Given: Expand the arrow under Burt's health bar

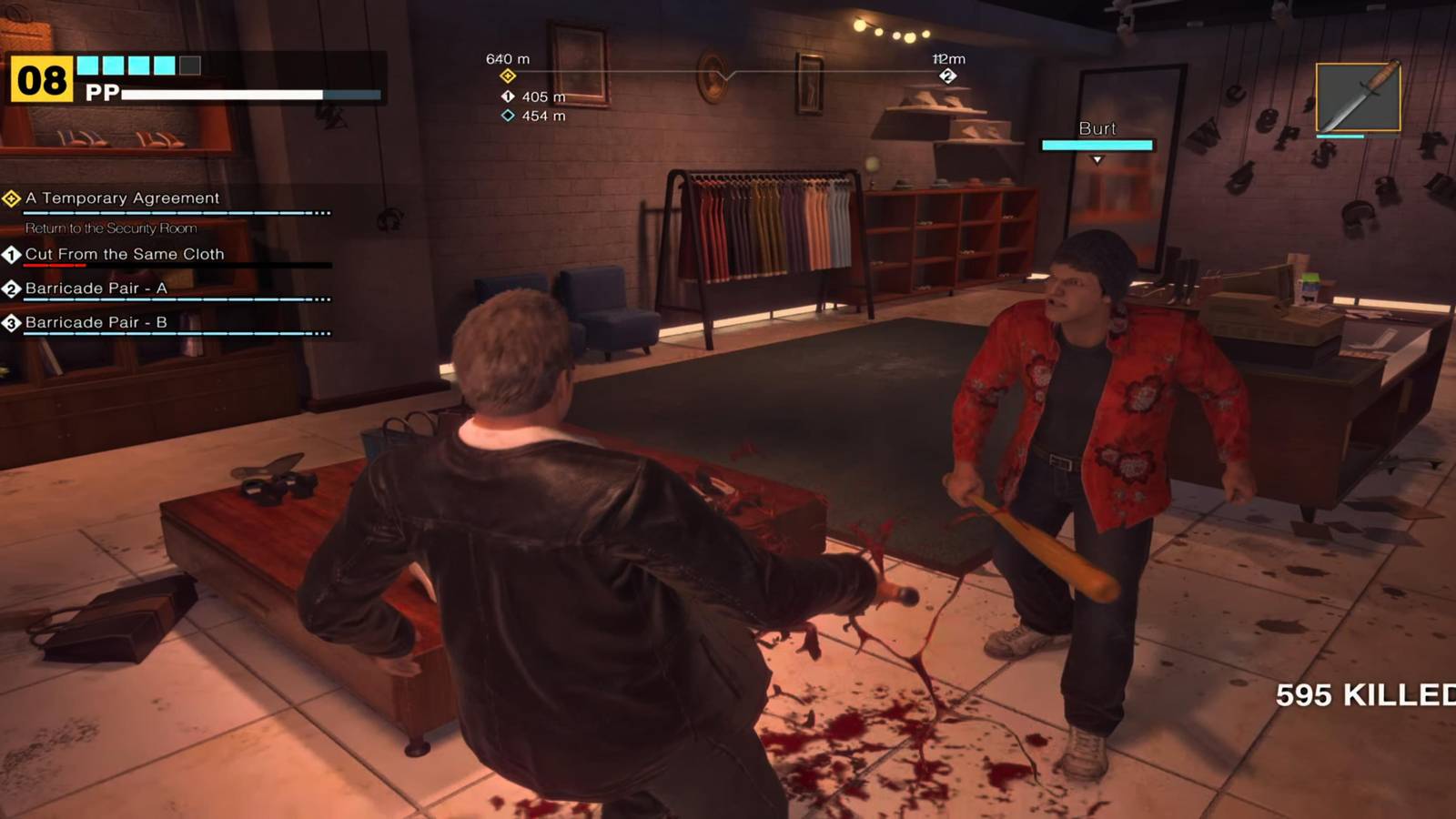Looking at the screenshot, I should [1097, 157].
